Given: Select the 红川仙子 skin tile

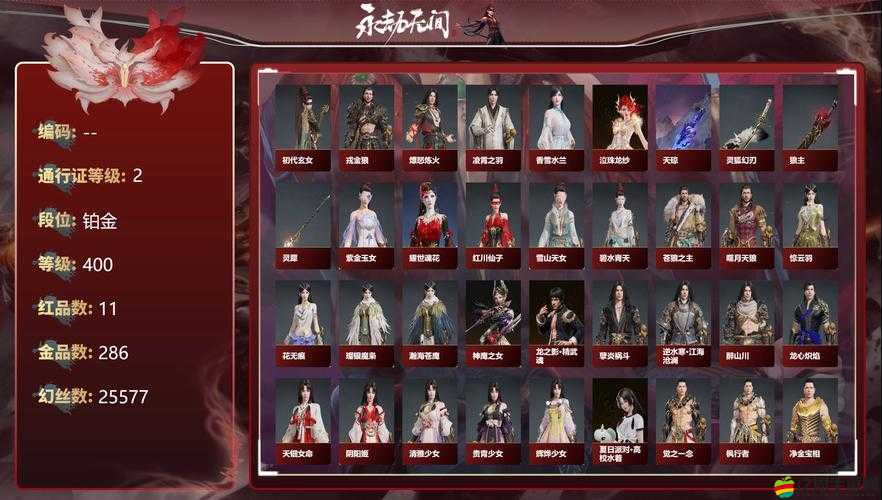Looking at the screenshot, I should pos(493,222).
